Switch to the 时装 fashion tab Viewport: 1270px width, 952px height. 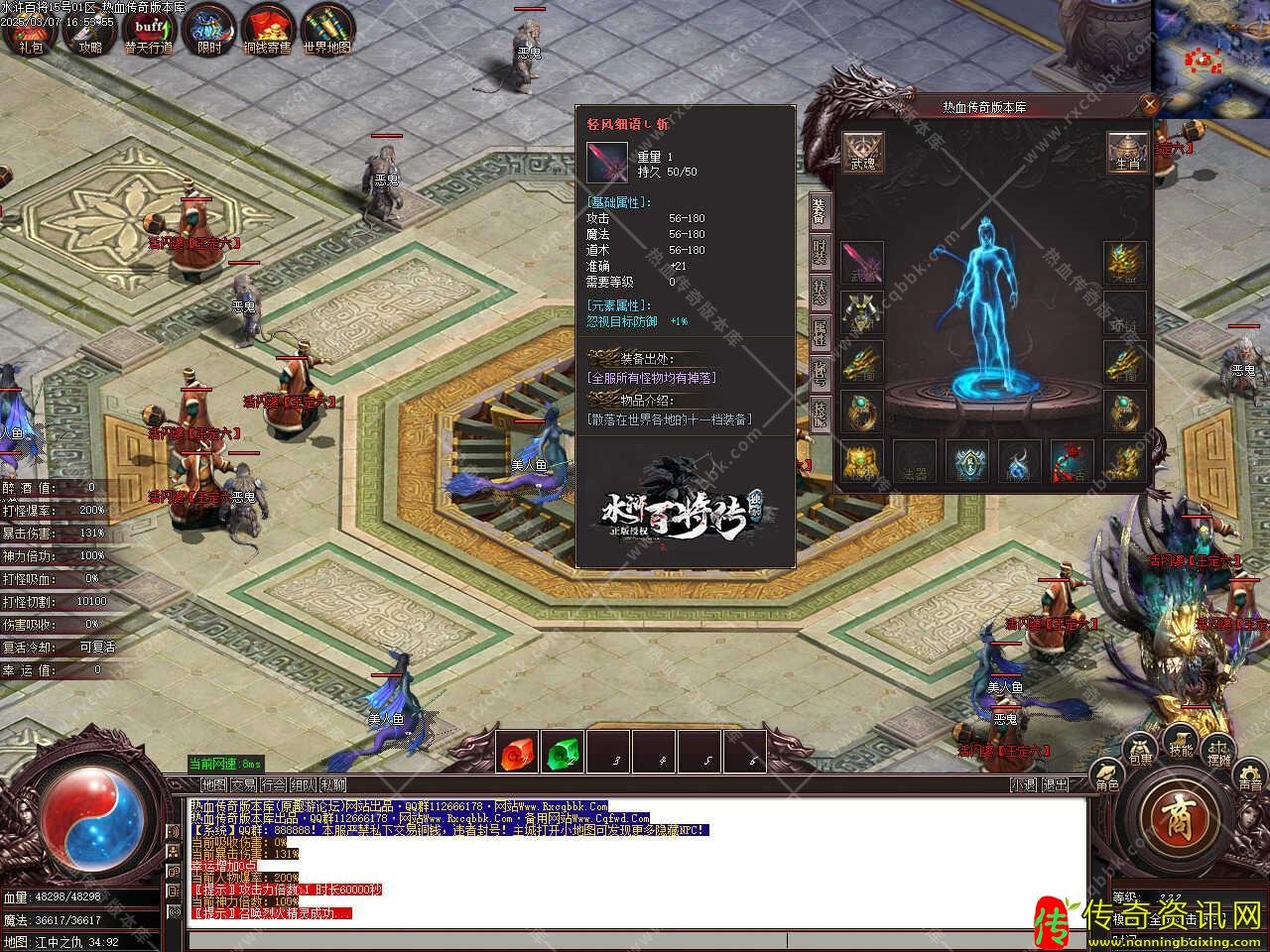tap(821, 251)
